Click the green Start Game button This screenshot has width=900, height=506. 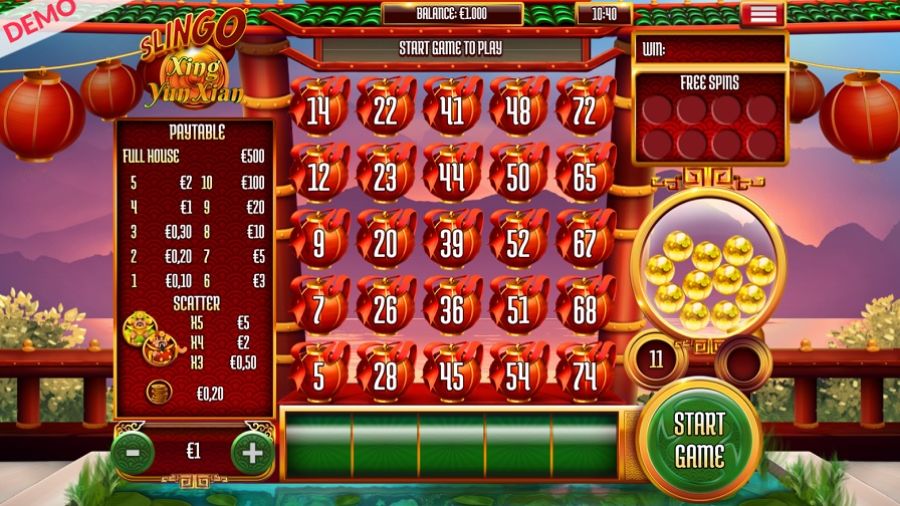(x=699, y=439)
